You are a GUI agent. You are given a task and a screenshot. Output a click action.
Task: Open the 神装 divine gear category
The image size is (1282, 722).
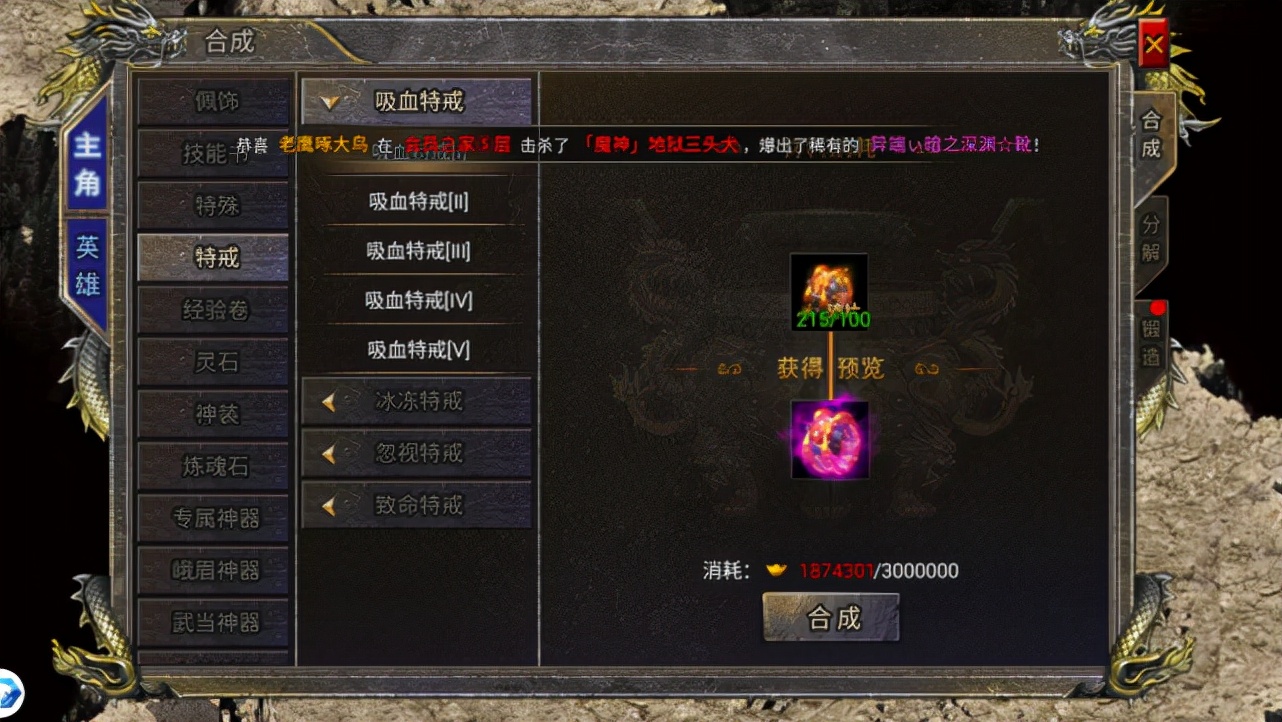(214, 414)
